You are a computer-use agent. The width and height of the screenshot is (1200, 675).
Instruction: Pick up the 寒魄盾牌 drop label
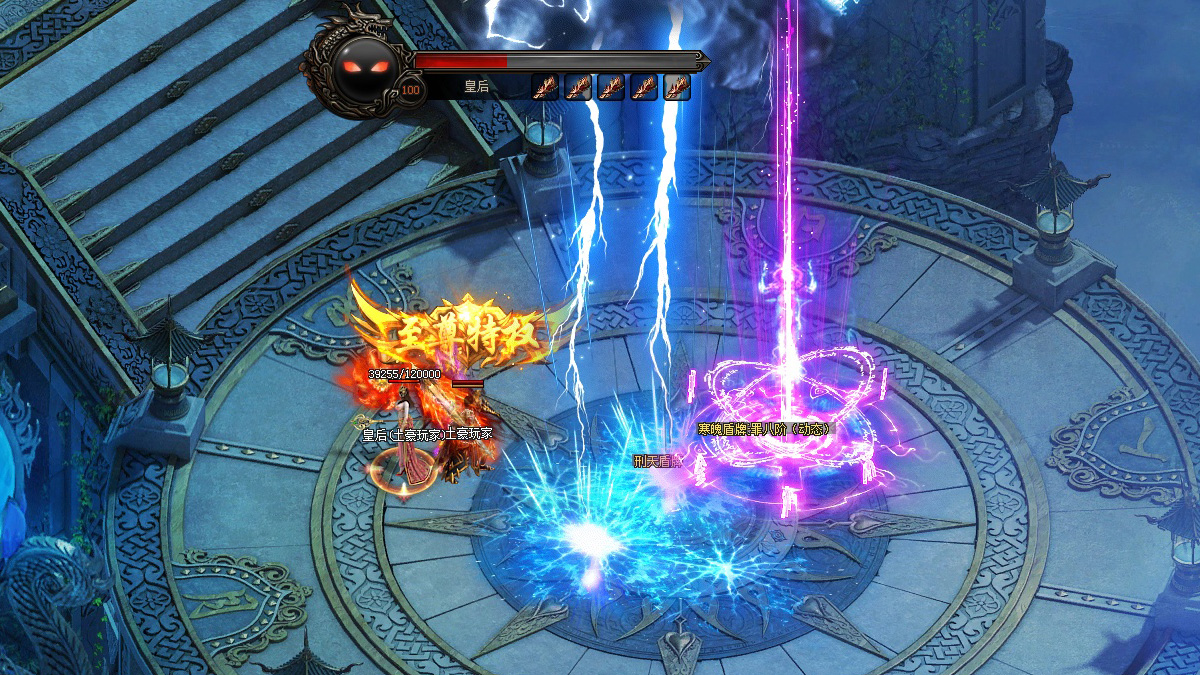pyautogui.click(x=763, y=429)
